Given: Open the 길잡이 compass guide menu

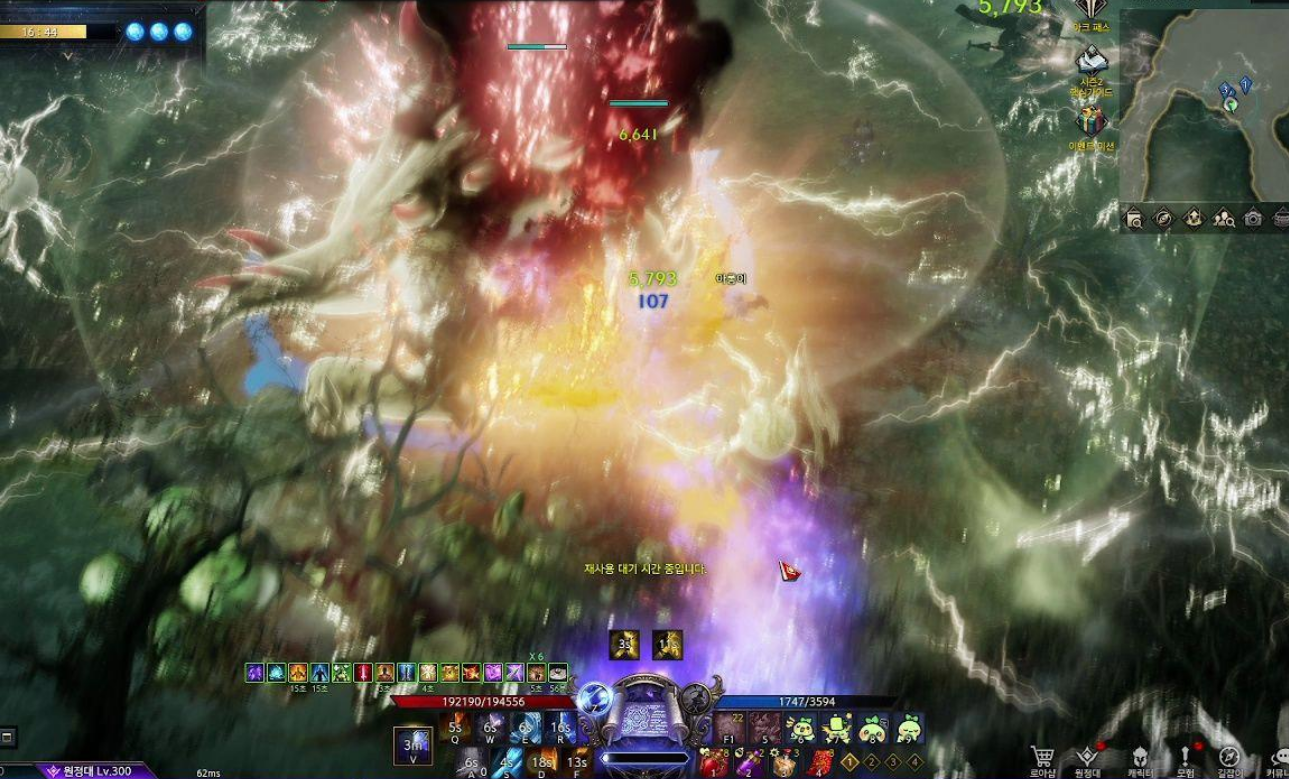Looking at the screenshot, I should pyautogui.click(x=1231, y=757).
